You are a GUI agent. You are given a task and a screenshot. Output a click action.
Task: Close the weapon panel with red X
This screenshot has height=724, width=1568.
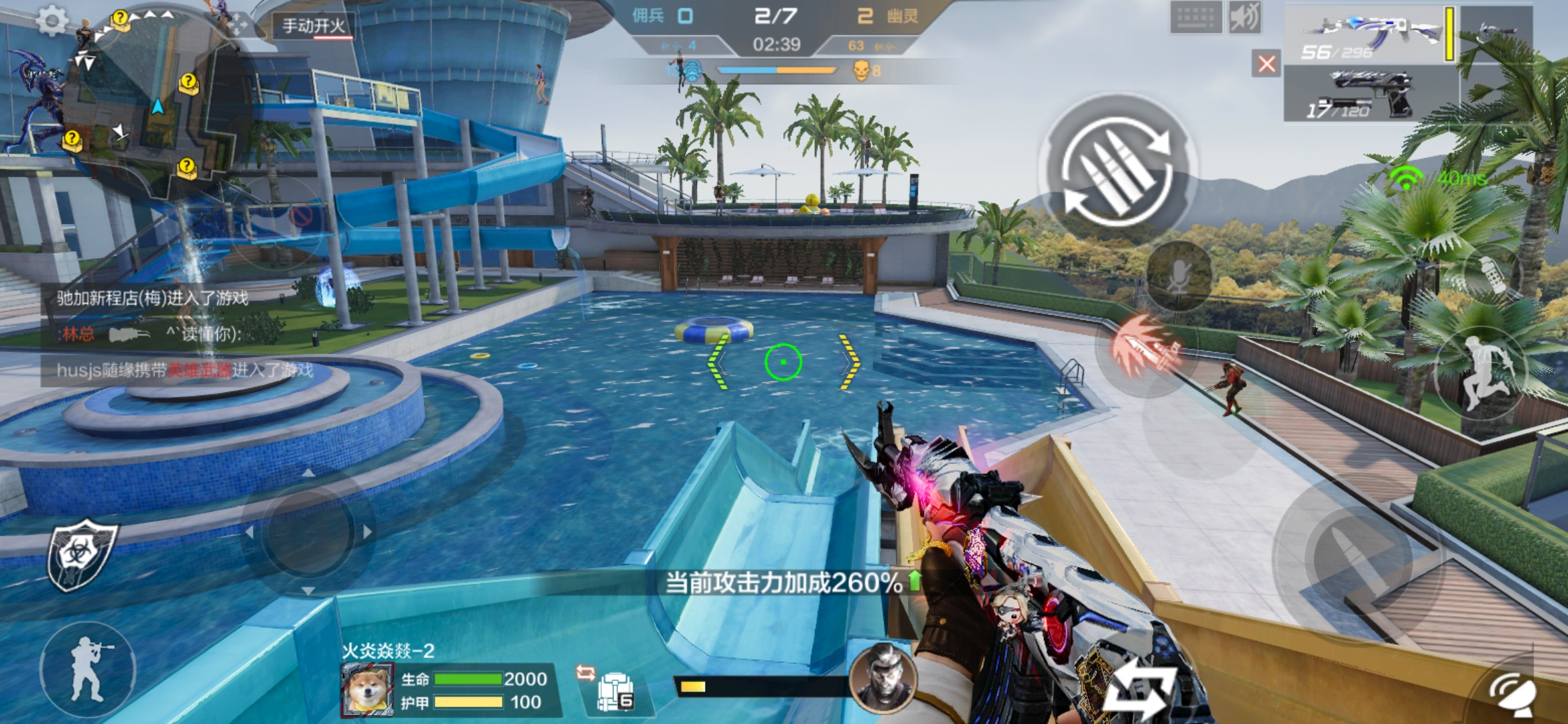pos(1266,64)
